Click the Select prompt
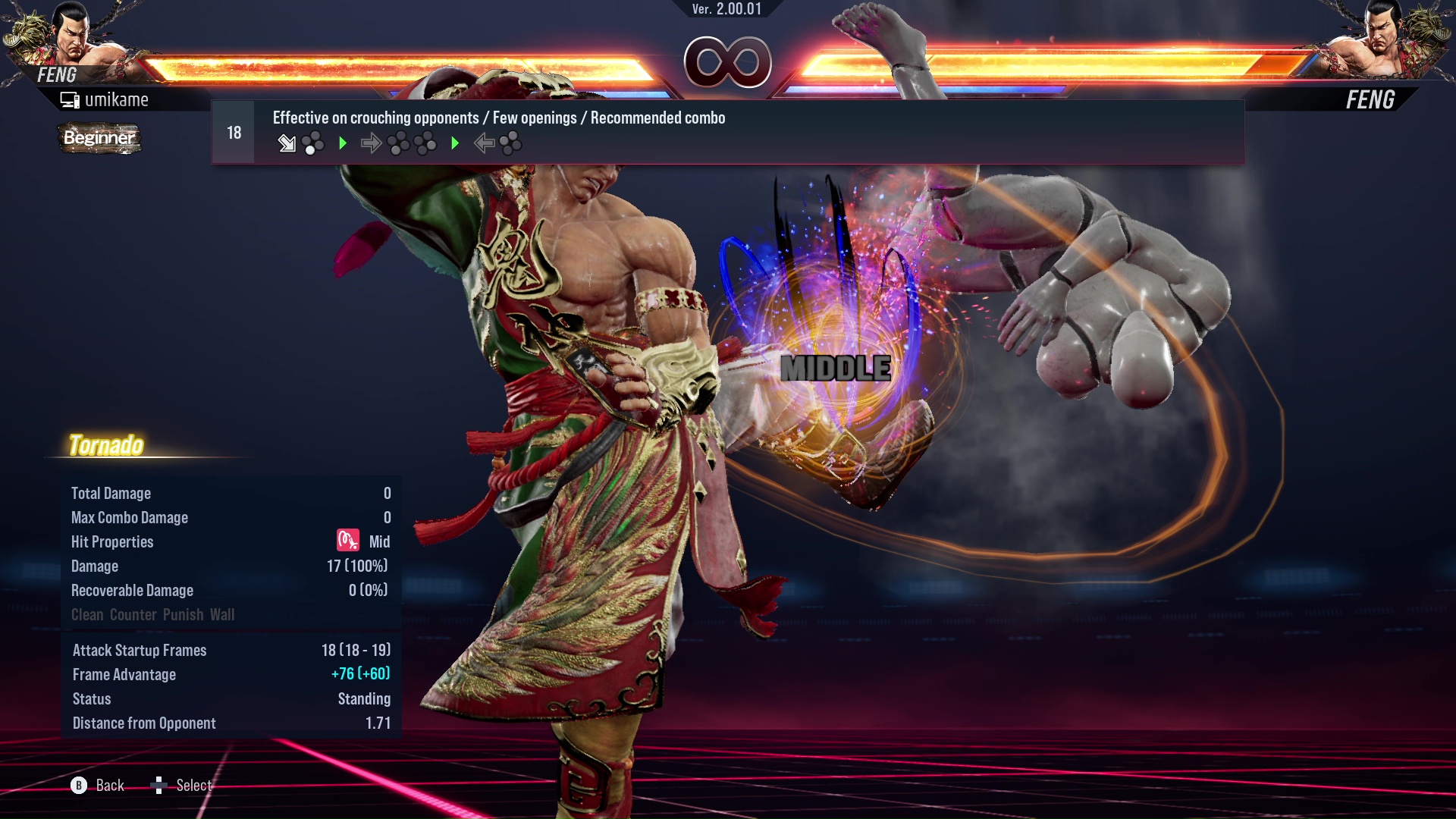1456x819 pixels. [x=193, y=786]
